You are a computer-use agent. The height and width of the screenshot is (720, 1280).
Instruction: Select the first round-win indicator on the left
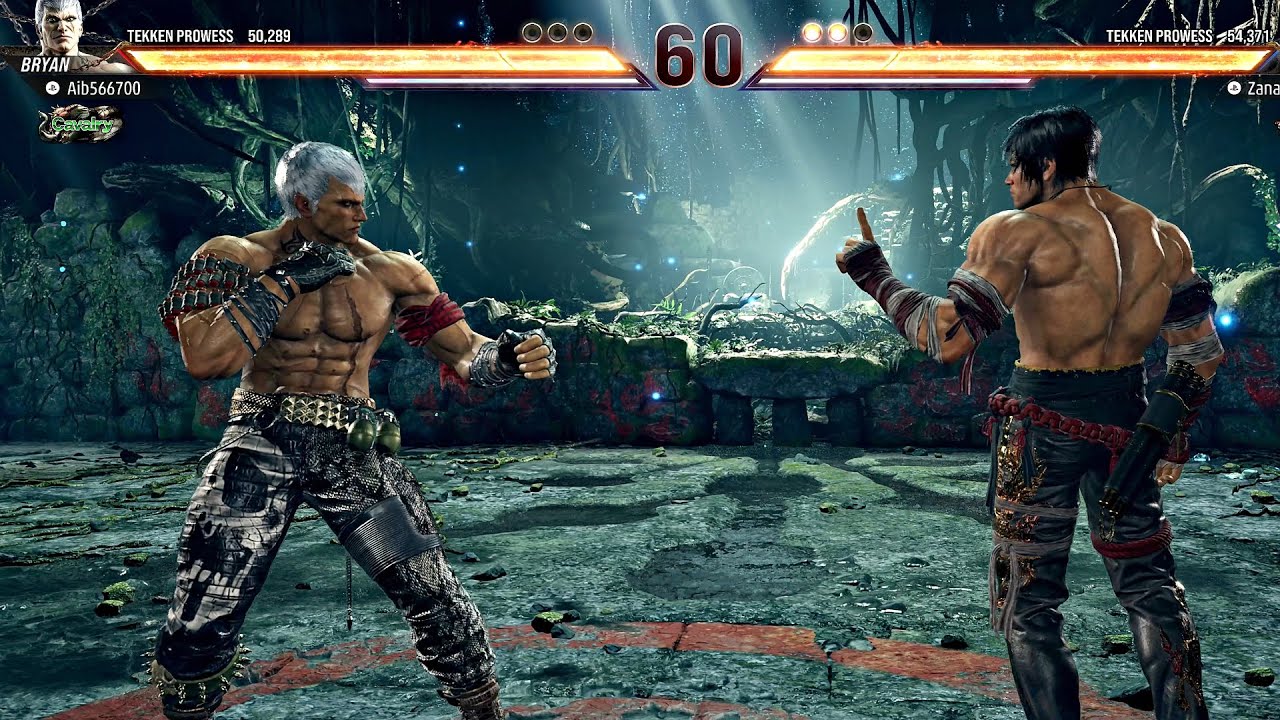(x=531, y=30)
